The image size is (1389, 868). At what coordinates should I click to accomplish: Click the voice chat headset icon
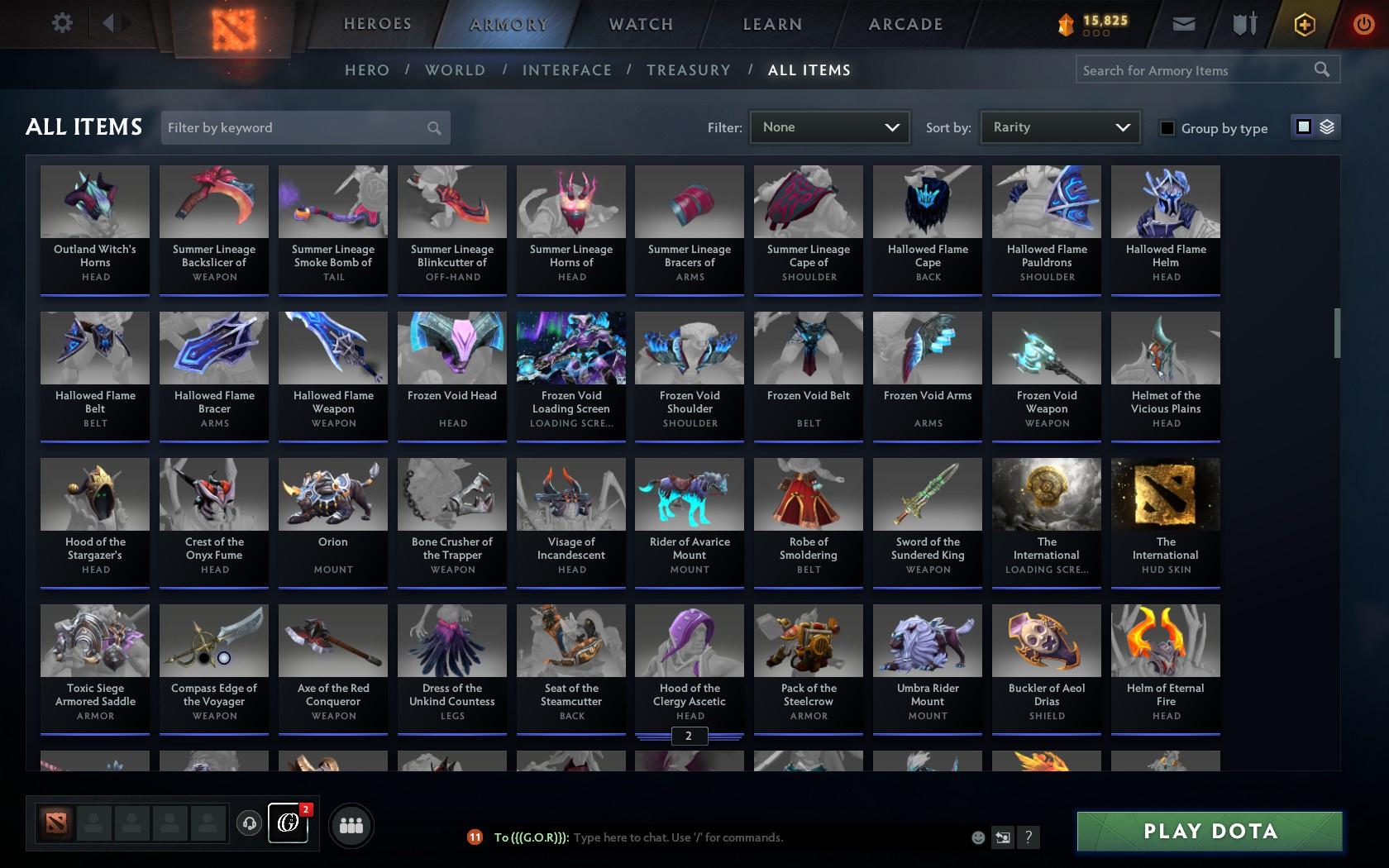click(250, 823)
